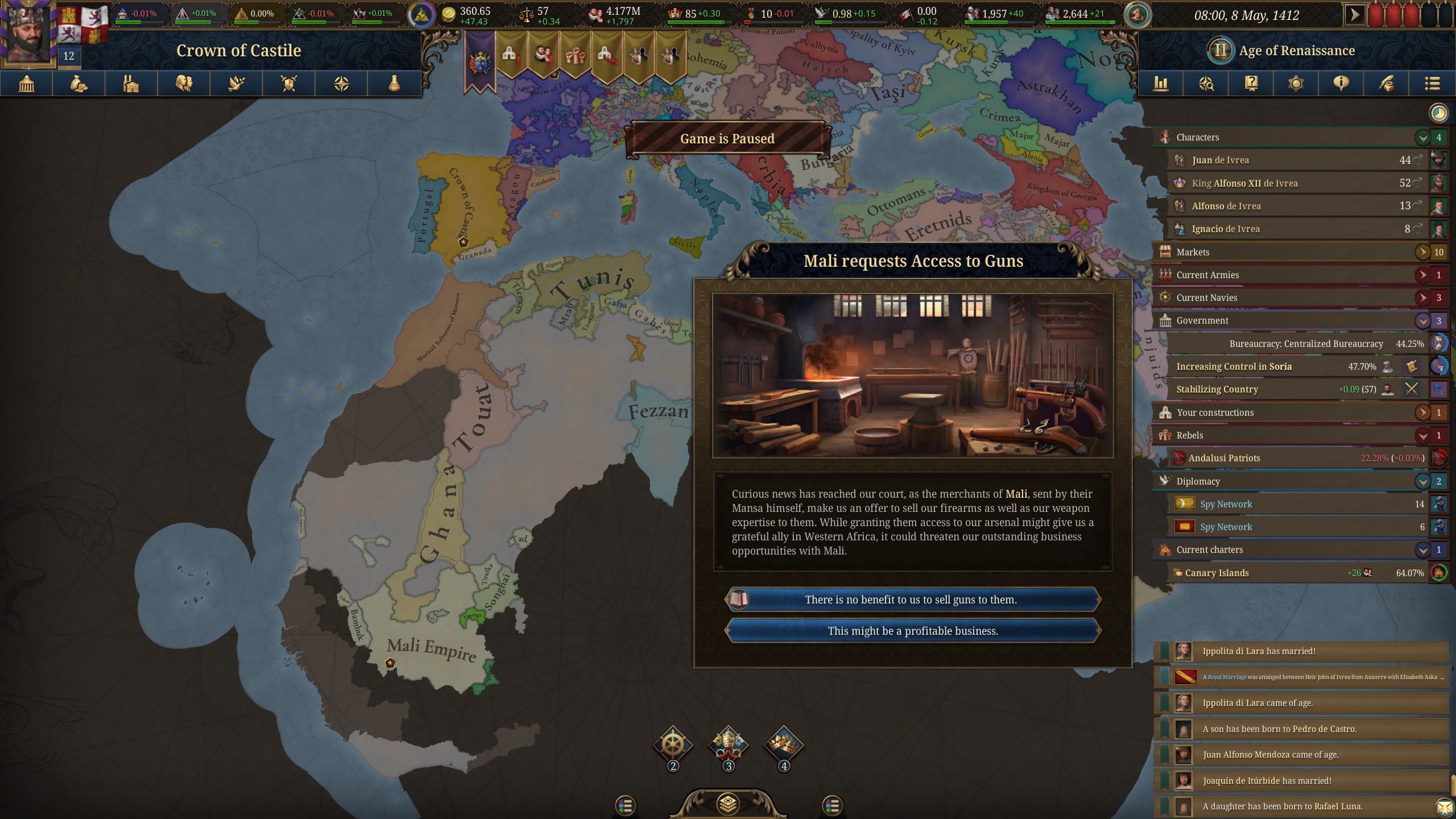Image resolution: width=1456 pixels, height=819 pixels.
Task: Open the Exploration panel via the compass icon
Action: 341,84
